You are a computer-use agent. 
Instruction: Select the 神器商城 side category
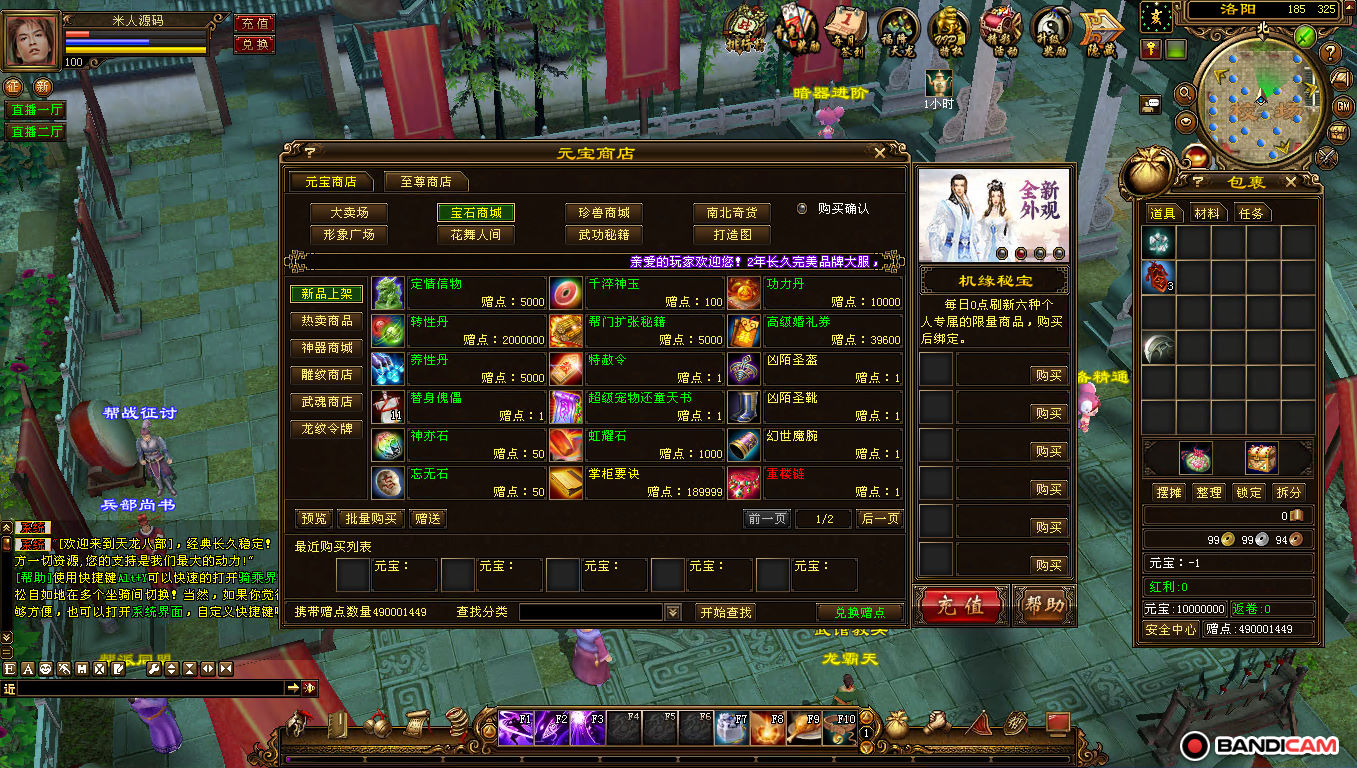pyautogui.click(x=327, y=348)
